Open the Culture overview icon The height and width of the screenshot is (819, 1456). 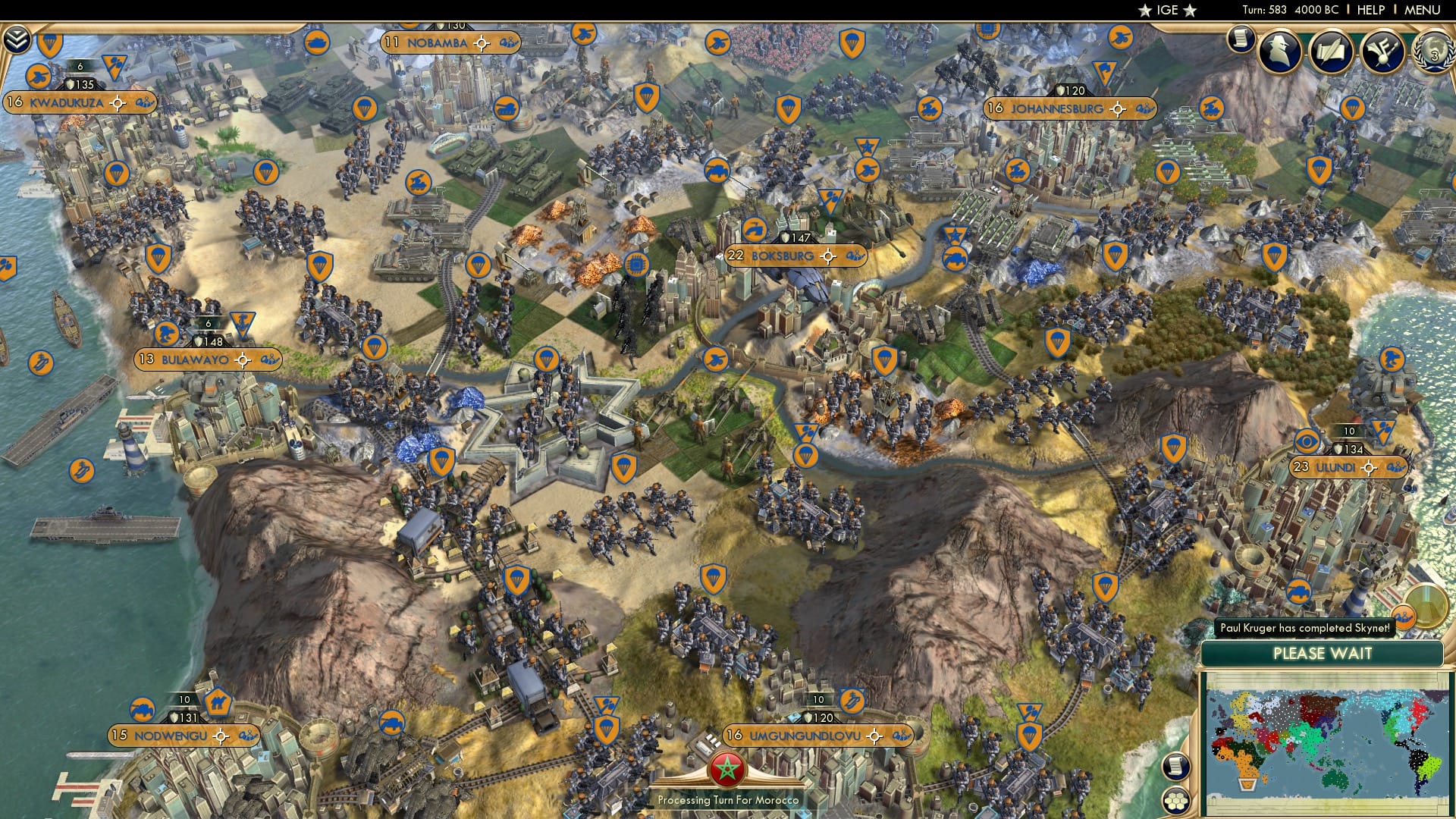1383,51
